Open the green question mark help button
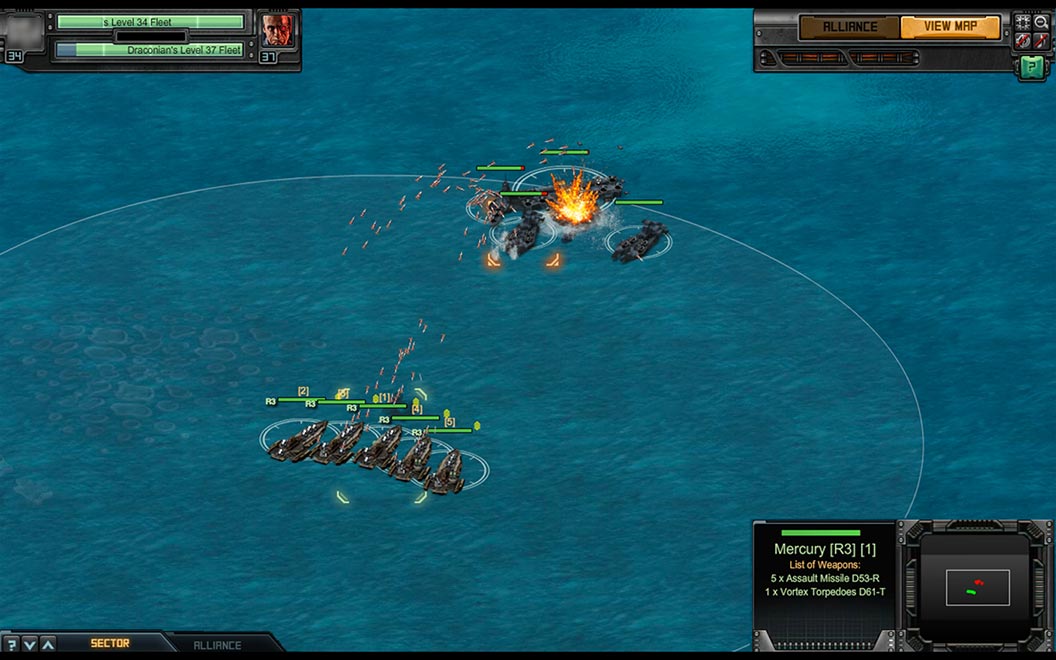 pyautogui.click(x=1031, y=66)
